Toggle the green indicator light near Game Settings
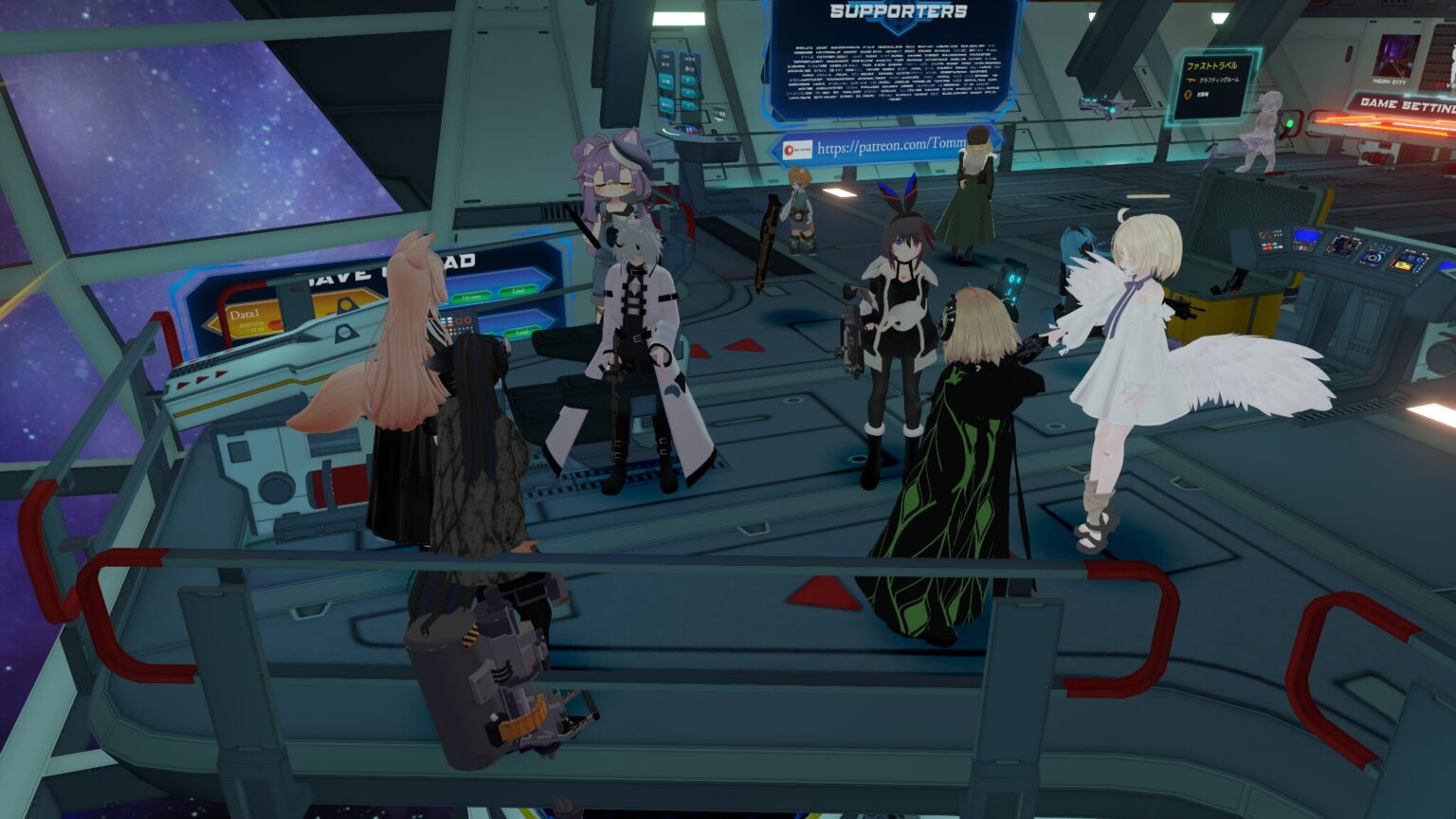Viewport: 1456px width, 819px height. pyautogui.click(x=1290, y=124)
